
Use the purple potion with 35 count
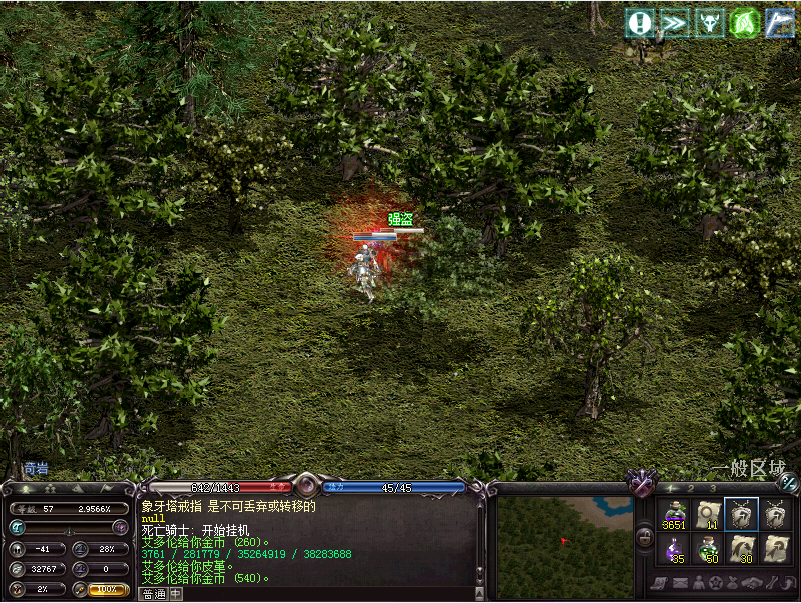tap(675, 548)
